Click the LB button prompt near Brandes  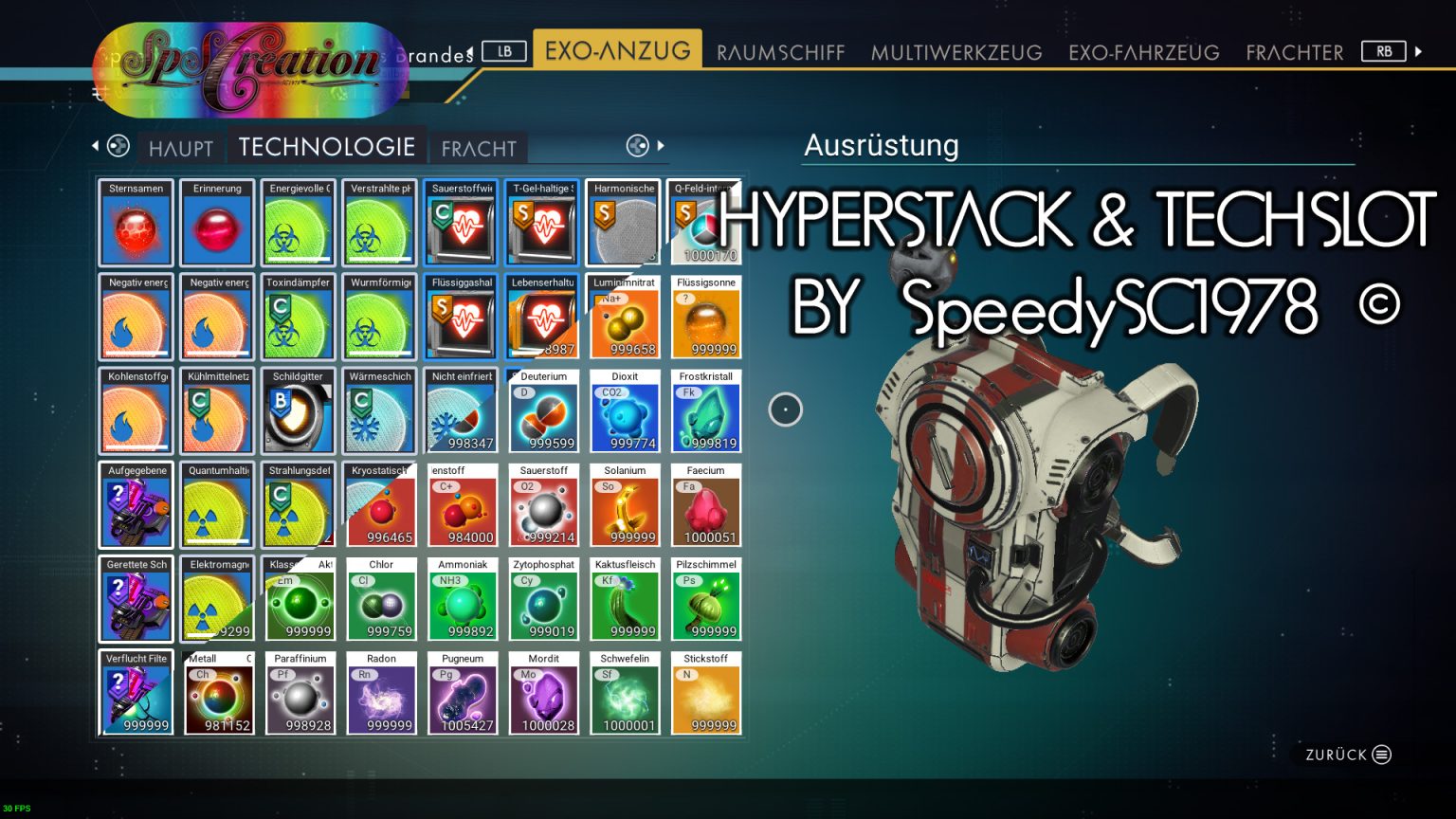tap(504, 51)
